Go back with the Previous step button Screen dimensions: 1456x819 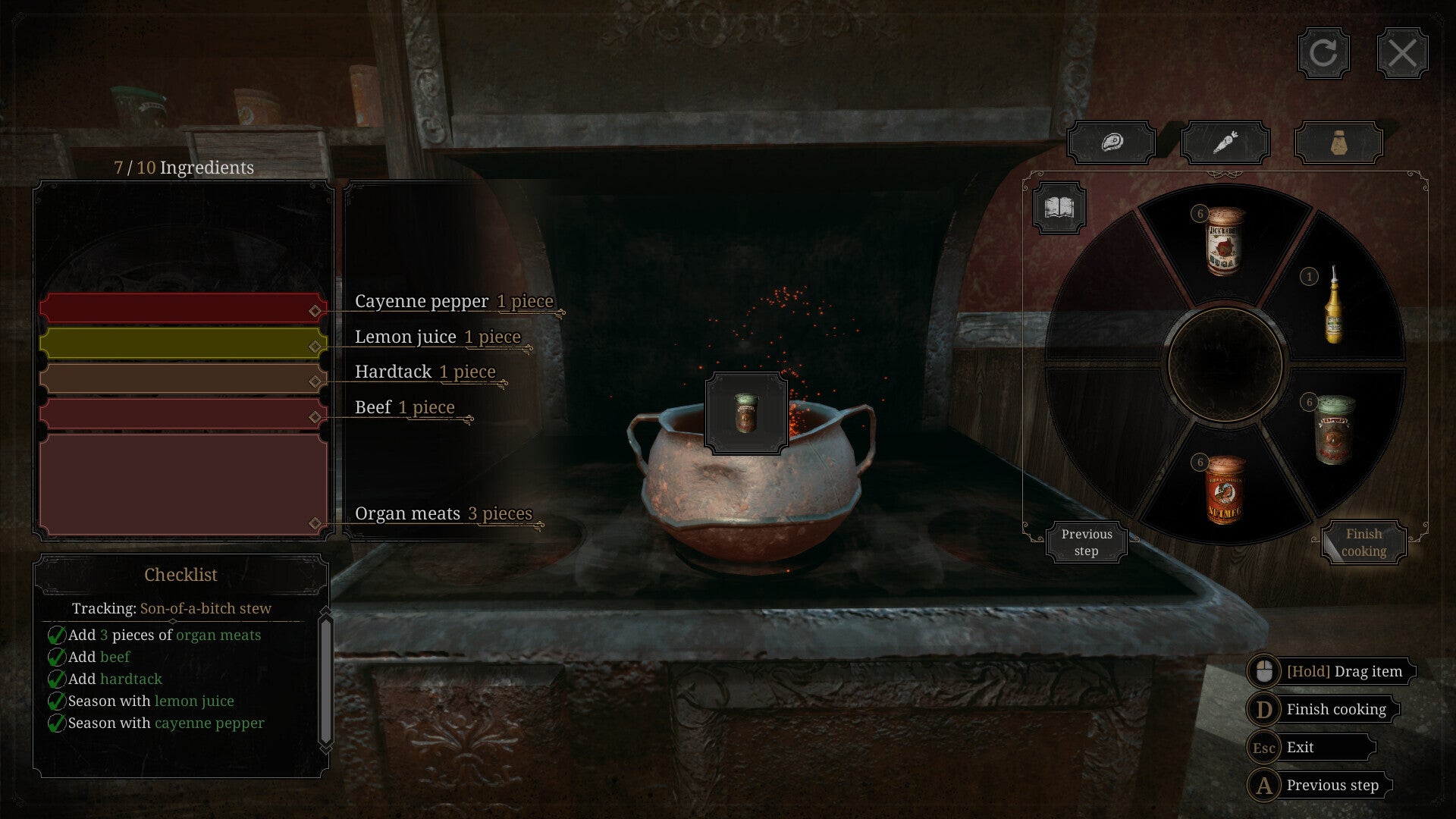tap(1086, 542)
